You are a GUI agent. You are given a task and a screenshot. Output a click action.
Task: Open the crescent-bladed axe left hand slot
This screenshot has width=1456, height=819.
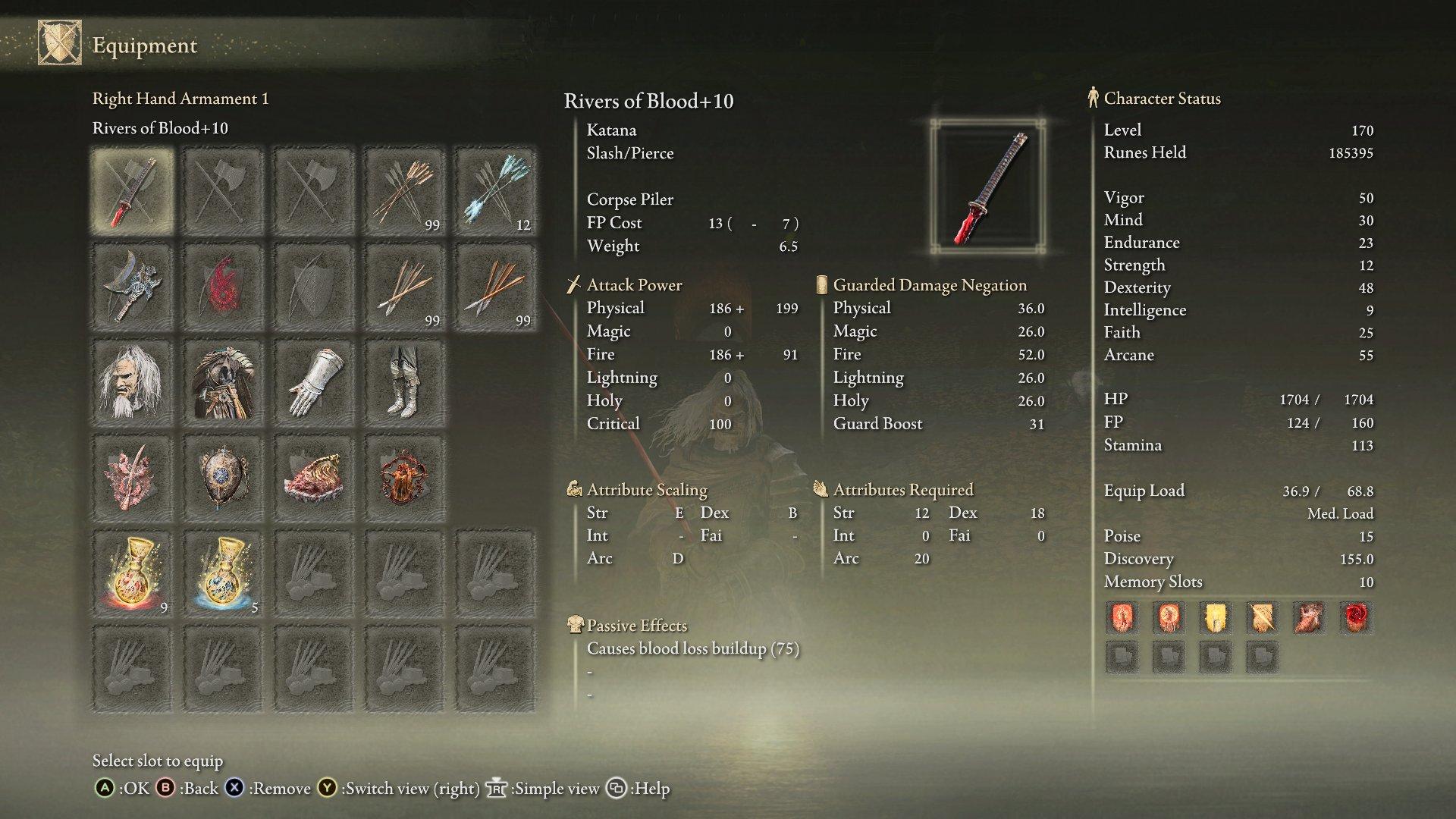132,287
